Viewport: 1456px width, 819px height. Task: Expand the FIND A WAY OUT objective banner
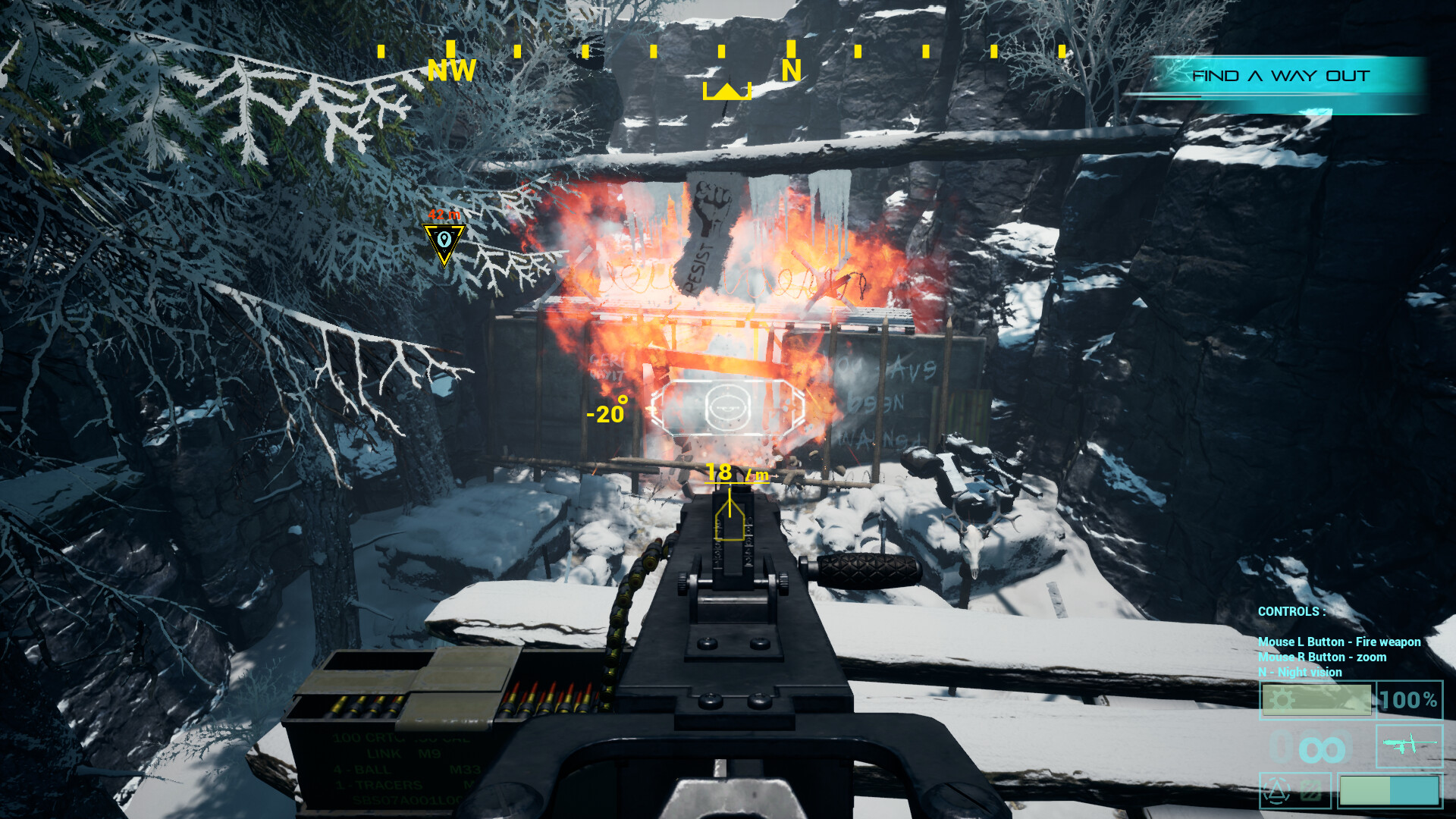pos(1281,75)
